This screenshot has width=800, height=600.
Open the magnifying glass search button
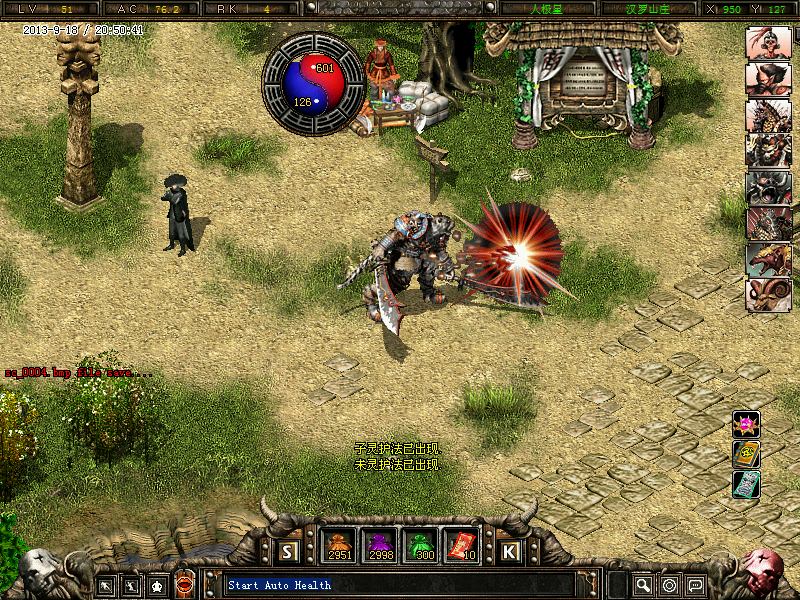click(643, 584)
